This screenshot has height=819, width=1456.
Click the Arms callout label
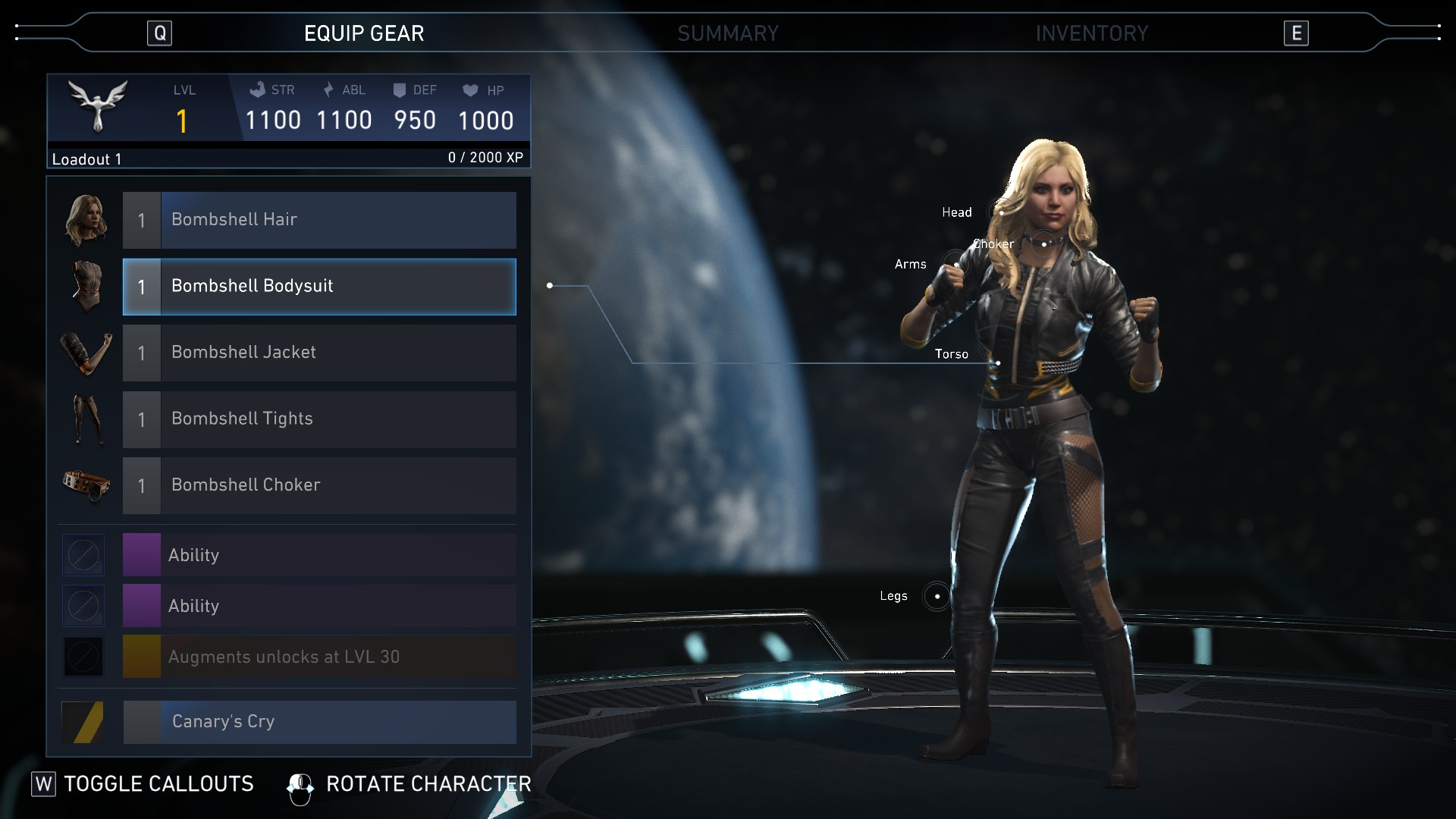tap(911, 265)
